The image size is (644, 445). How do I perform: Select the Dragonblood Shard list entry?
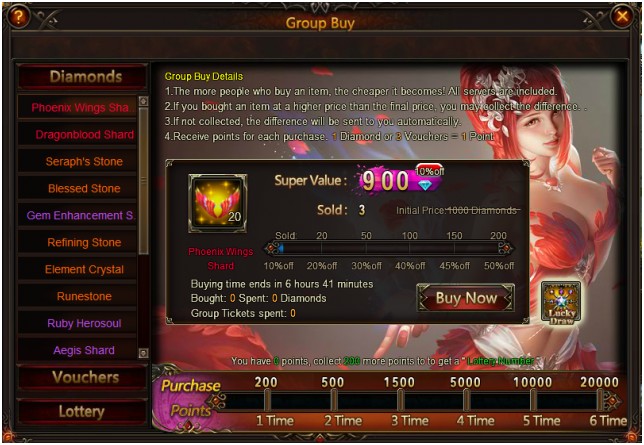pyautogui.click(x=84, y=134)
